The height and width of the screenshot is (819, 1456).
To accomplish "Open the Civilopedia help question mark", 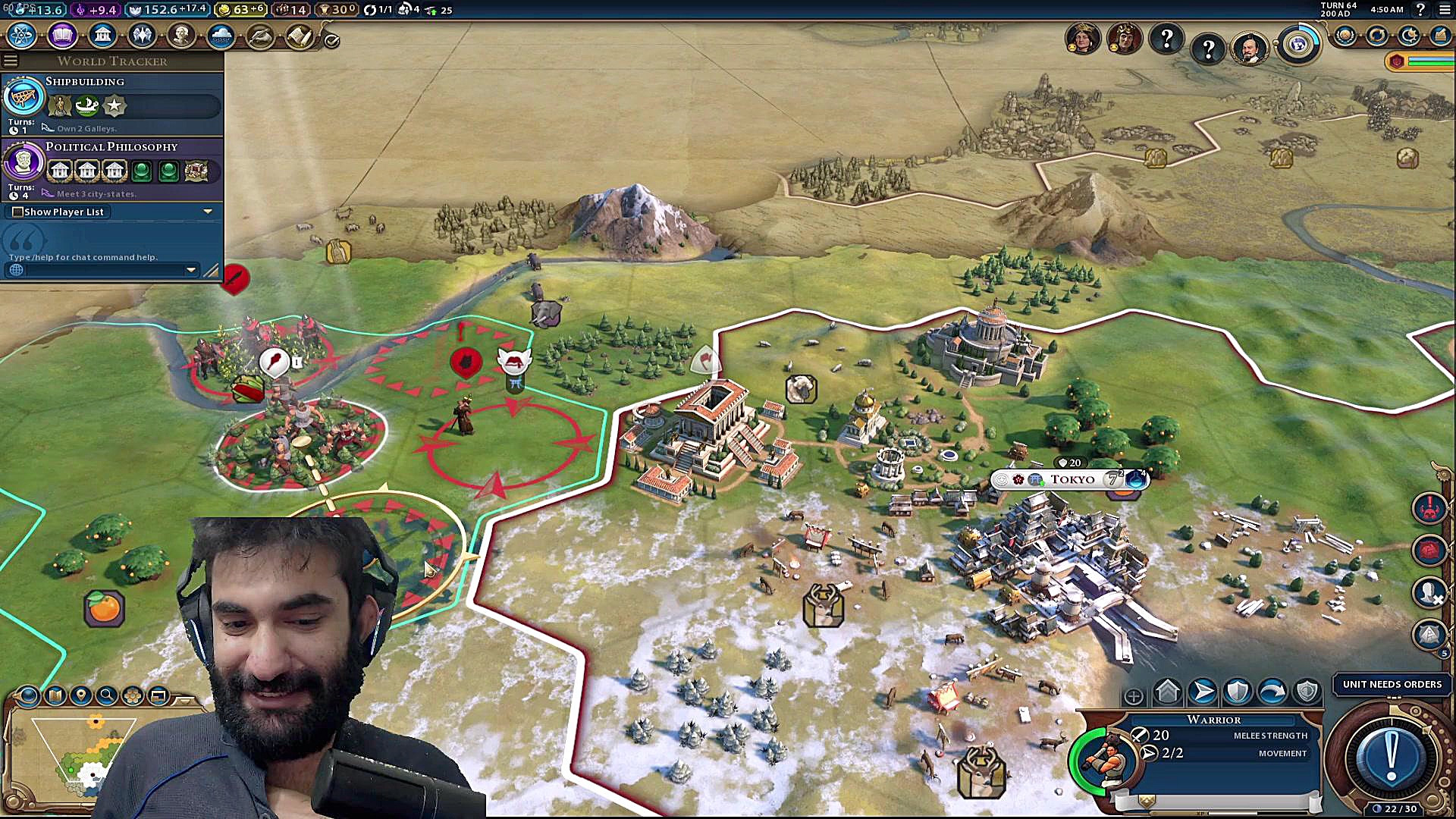I will (x=1420, y=10).
